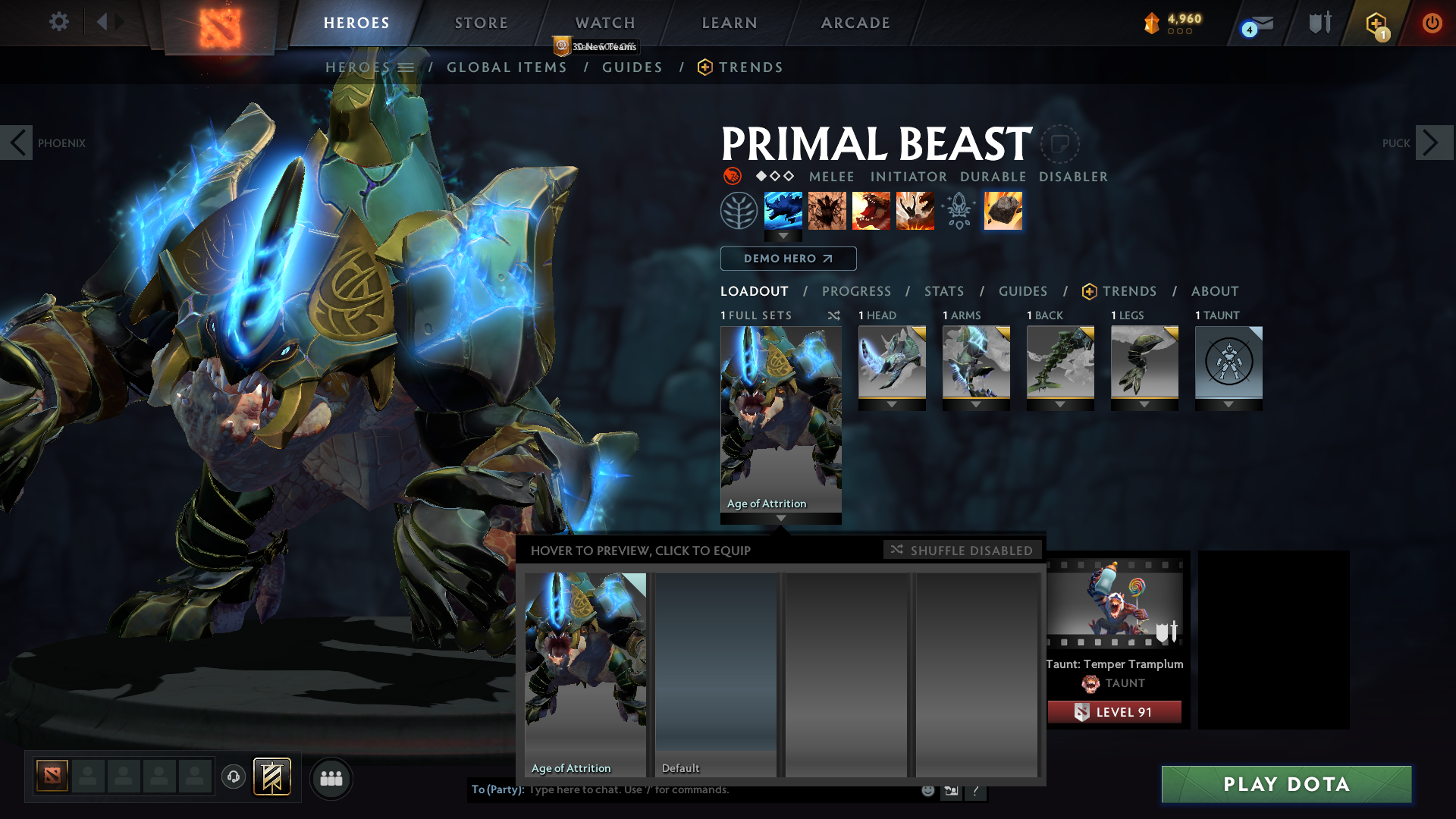Expand the first ability's dropdown arrow
The image size is (1456, 819).
click(783, 236)
